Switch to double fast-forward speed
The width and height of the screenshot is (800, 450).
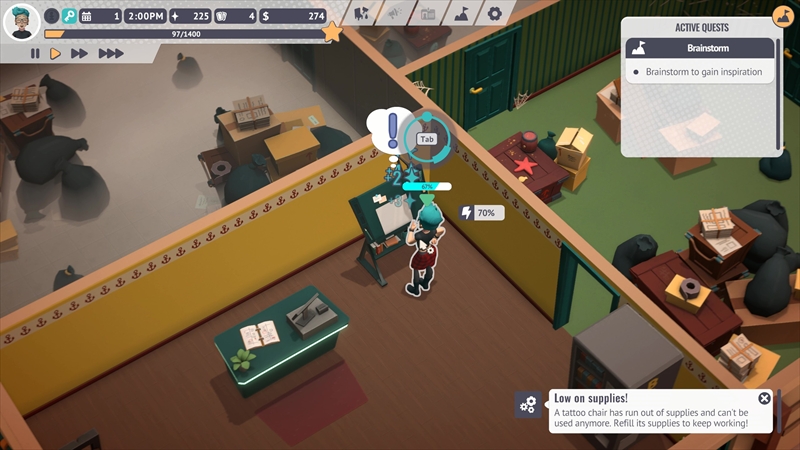pos(80,53)
